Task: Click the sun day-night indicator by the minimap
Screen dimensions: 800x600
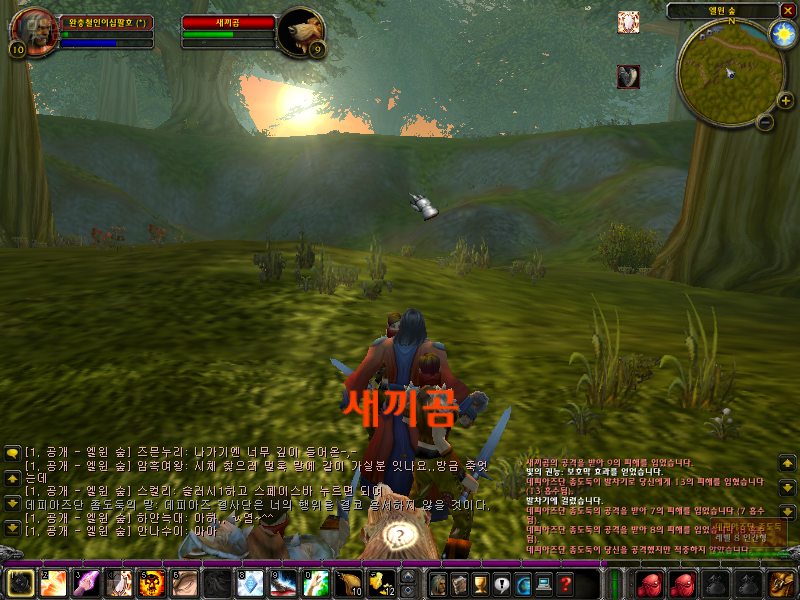Action: (781, 34)
